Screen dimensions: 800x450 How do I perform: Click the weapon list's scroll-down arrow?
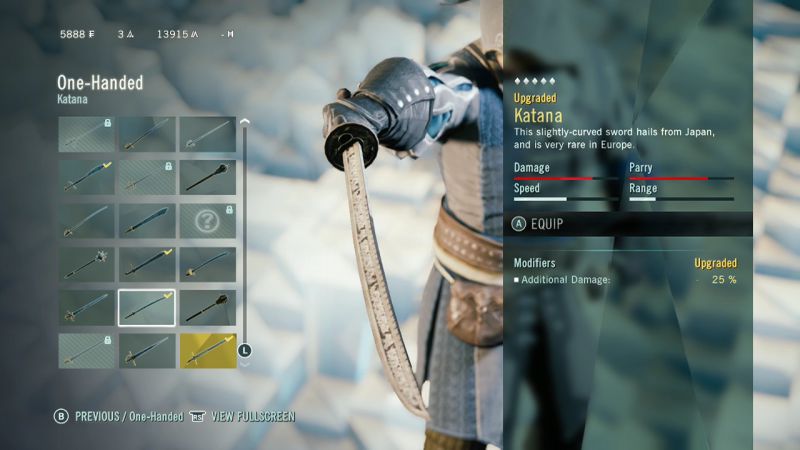(244, 364)
